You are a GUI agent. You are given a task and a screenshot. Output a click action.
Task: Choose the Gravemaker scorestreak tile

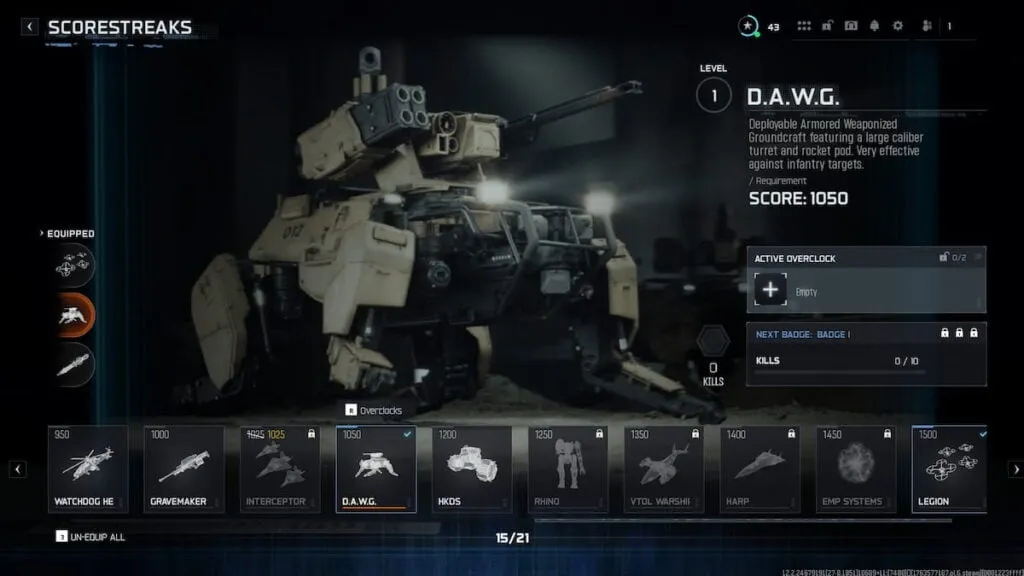[184, 468]
